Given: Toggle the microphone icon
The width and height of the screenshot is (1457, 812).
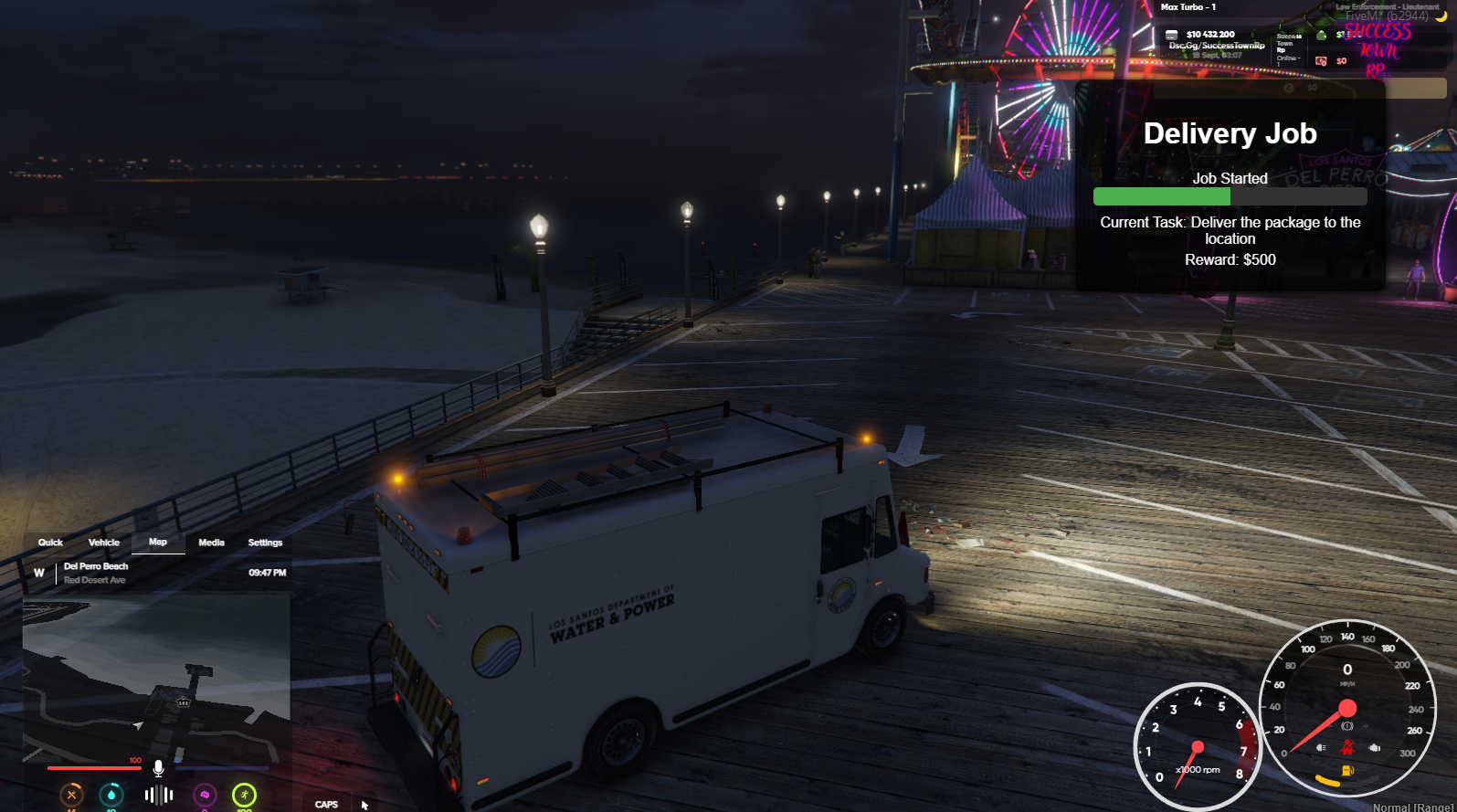Looking at the screenshot, I should [158, 768].
